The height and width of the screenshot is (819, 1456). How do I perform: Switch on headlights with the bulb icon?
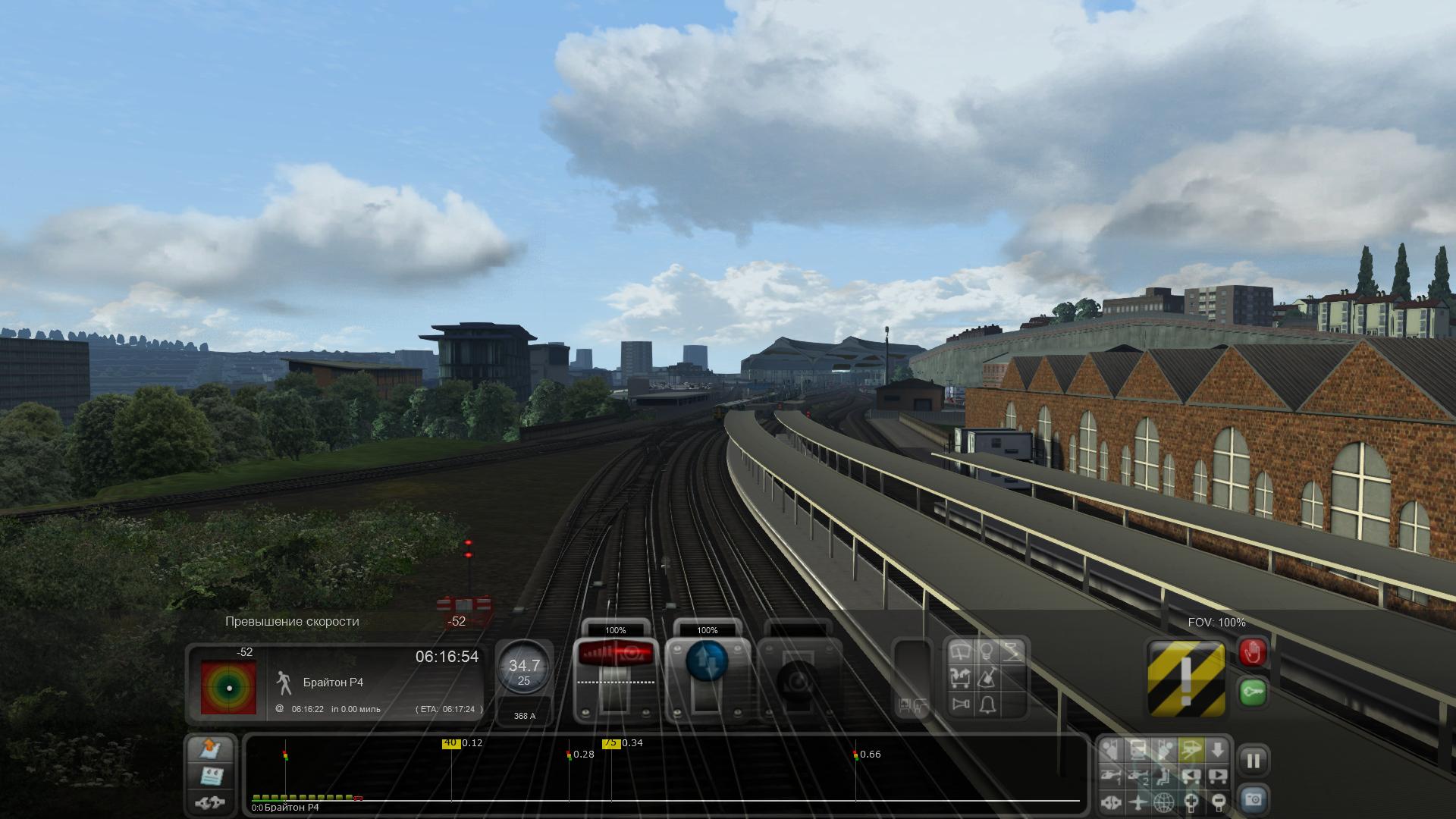coord(987,651)
